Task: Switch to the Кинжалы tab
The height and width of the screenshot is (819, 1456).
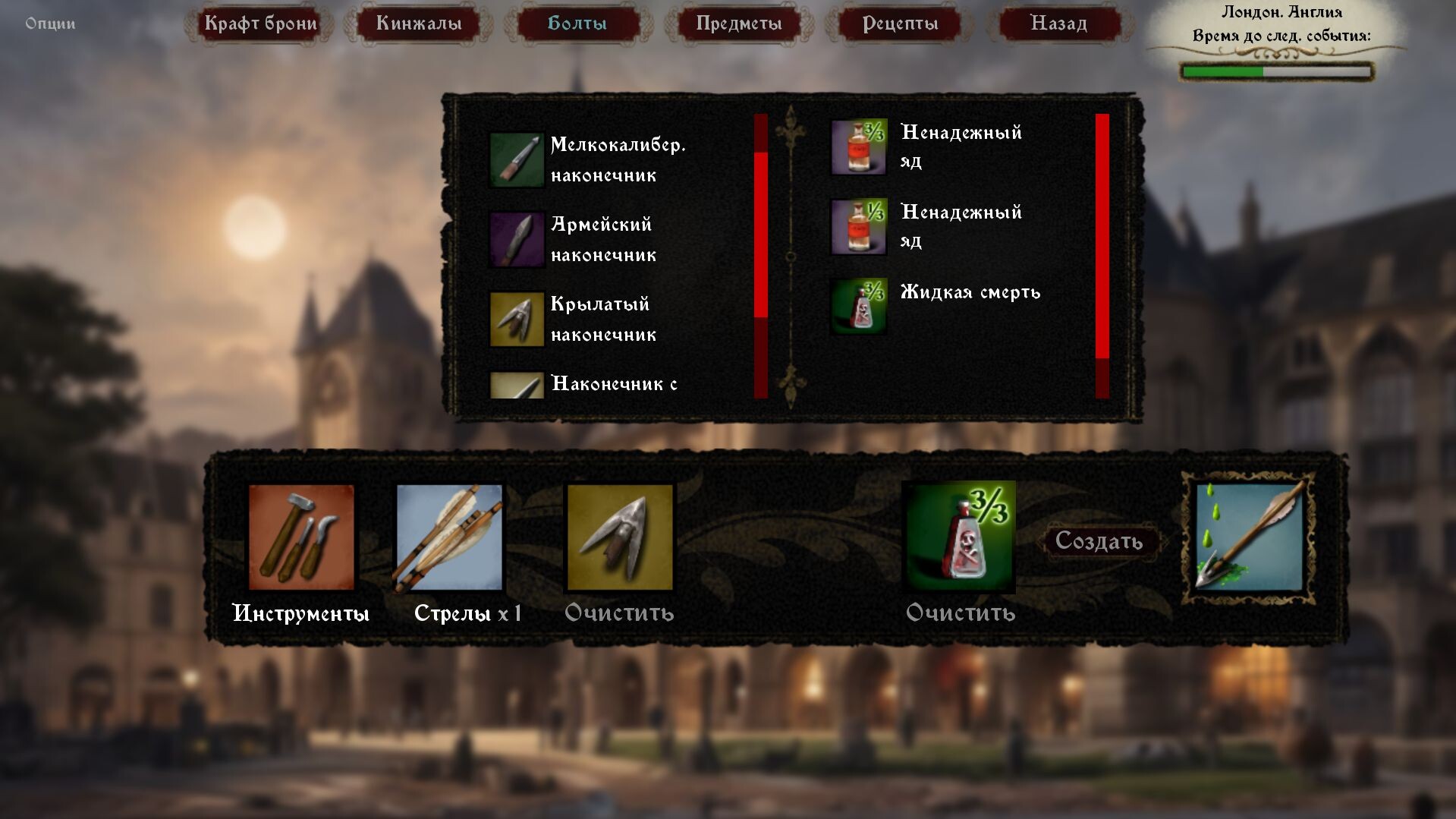Action: coord(419,24)
